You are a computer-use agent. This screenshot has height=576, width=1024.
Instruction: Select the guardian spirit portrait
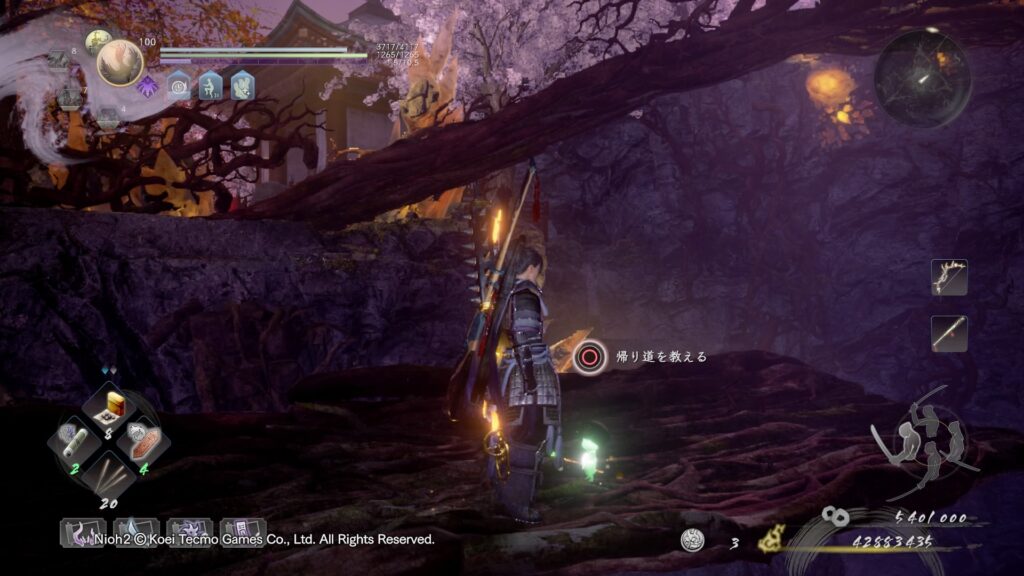(x=120, y=62)
